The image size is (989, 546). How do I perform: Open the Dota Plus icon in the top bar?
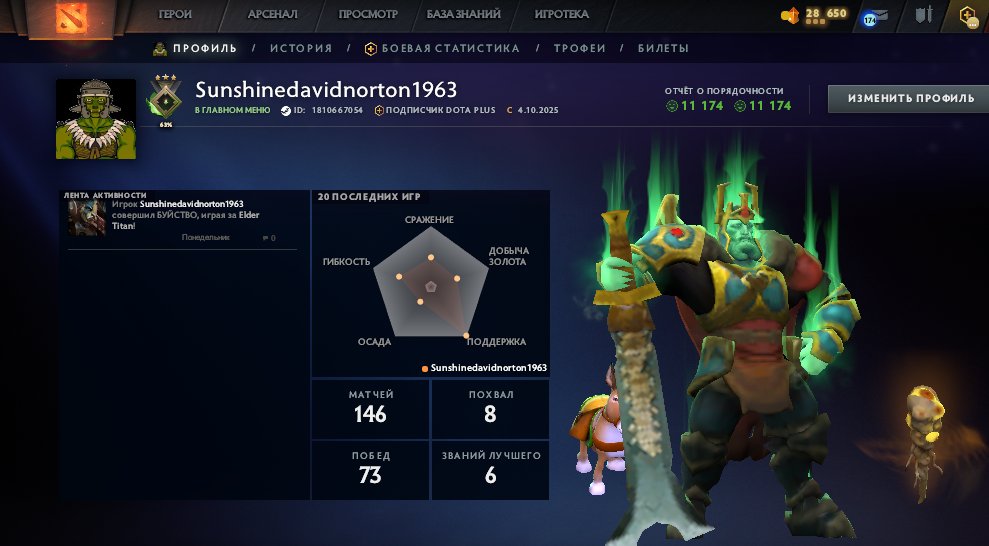[966, 16]
